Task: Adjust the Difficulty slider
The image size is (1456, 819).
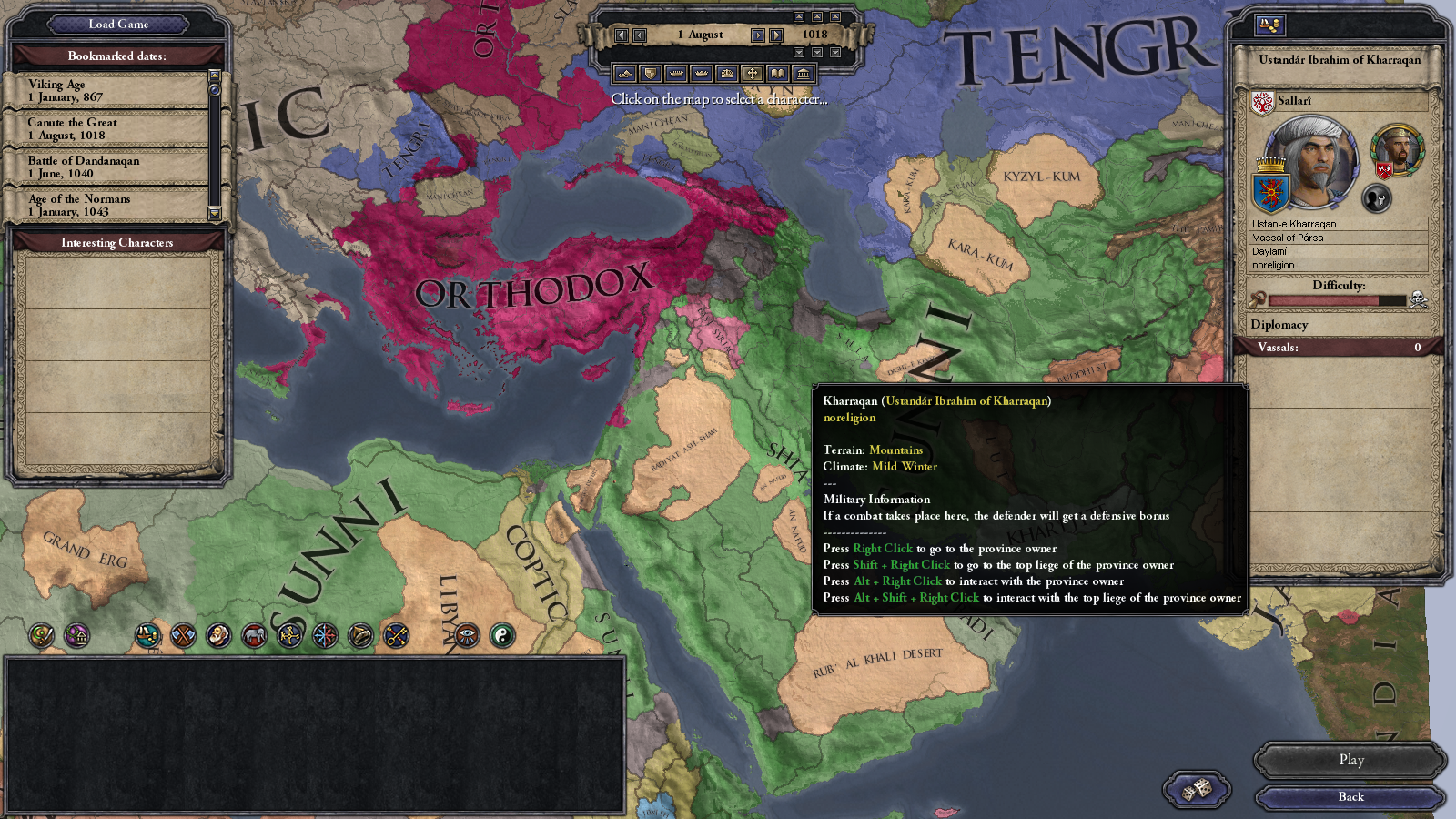Action: (1338, 298)
